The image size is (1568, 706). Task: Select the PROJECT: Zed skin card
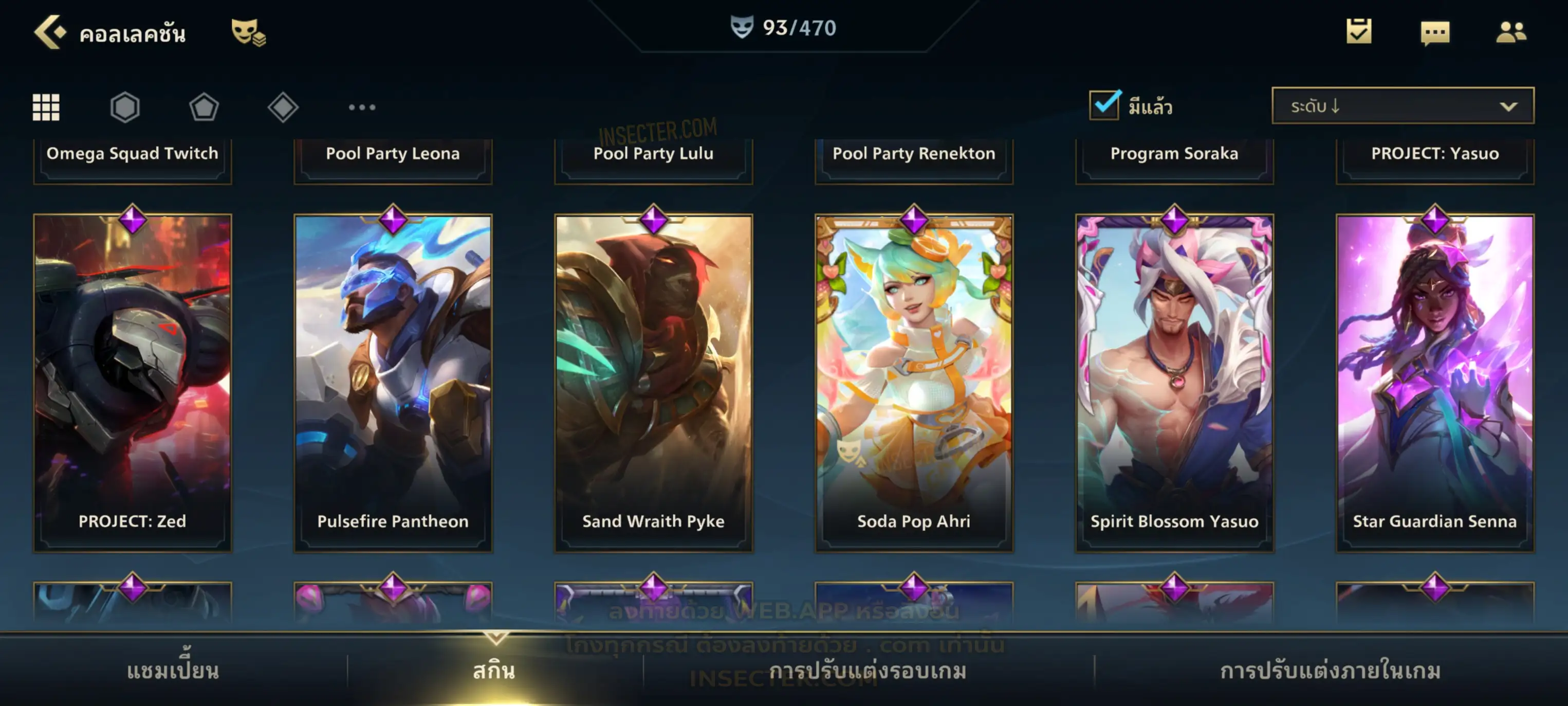(133, 383)
